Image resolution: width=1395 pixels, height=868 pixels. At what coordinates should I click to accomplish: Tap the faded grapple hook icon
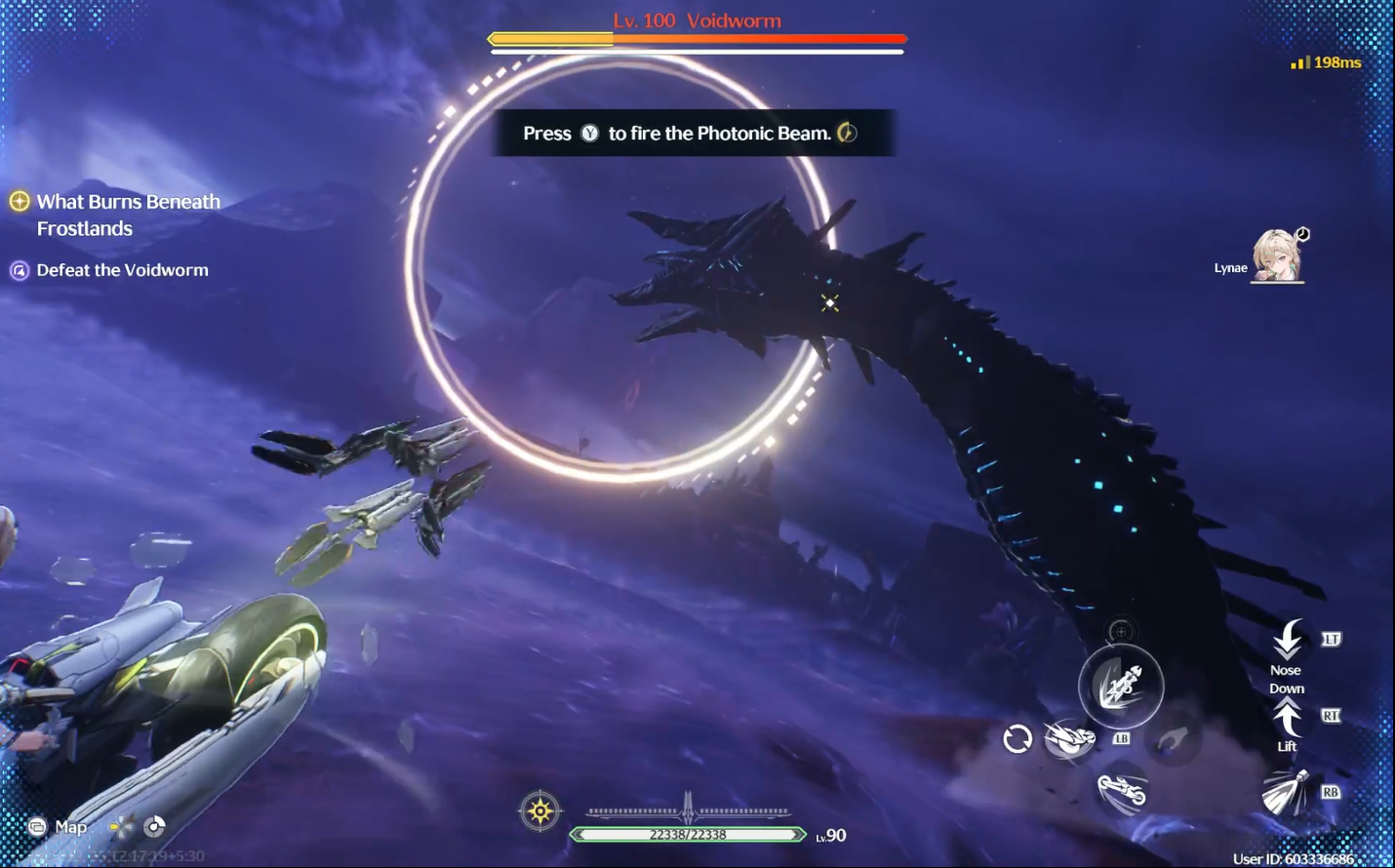click(1172, 739)
